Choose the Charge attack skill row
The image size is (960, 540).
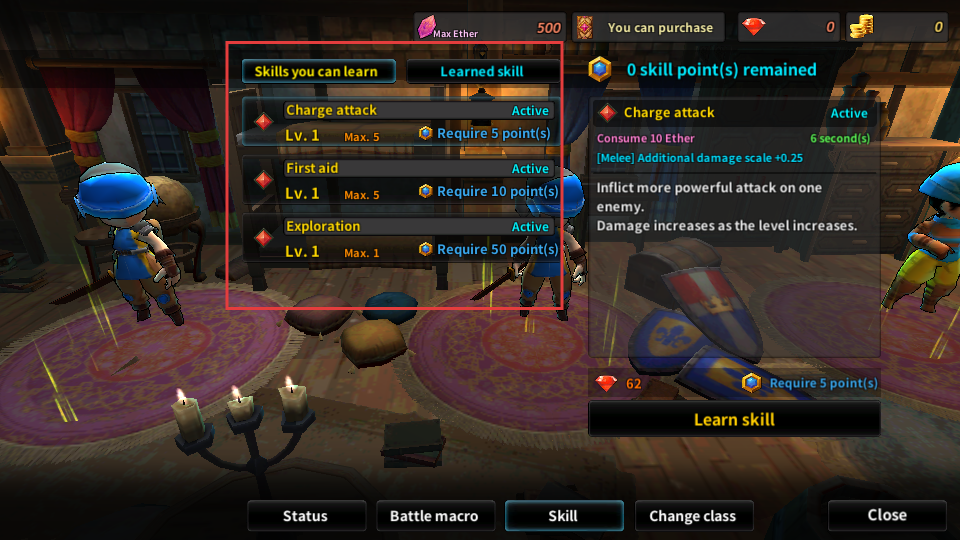coord(400,122)
